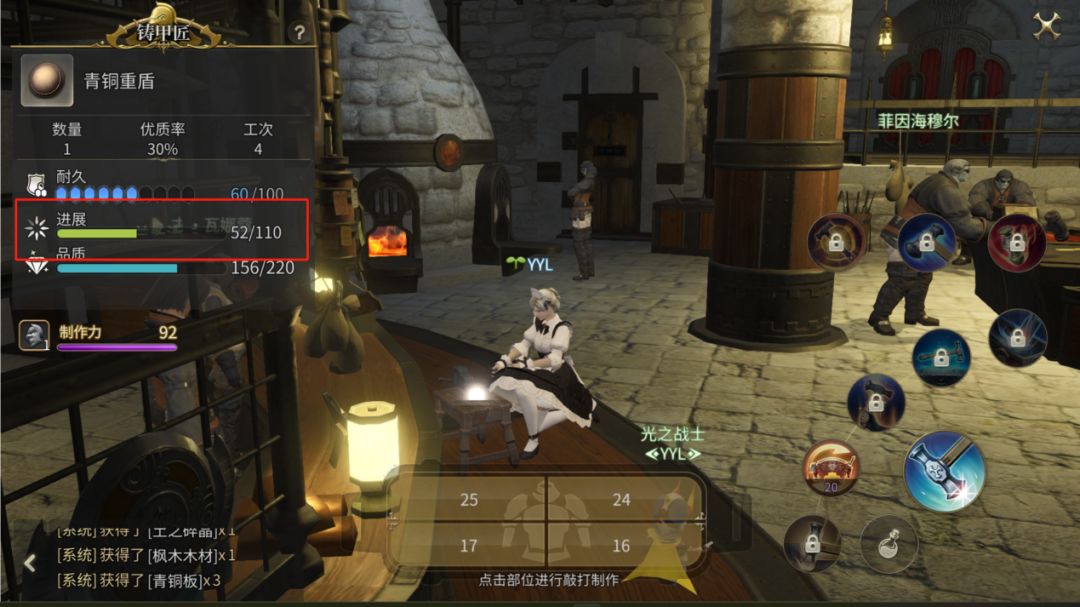Image resolution: width=1080 pixels, height=607 pixels.
Task: Expand the chat log arrow
Action: coord(29,563)
